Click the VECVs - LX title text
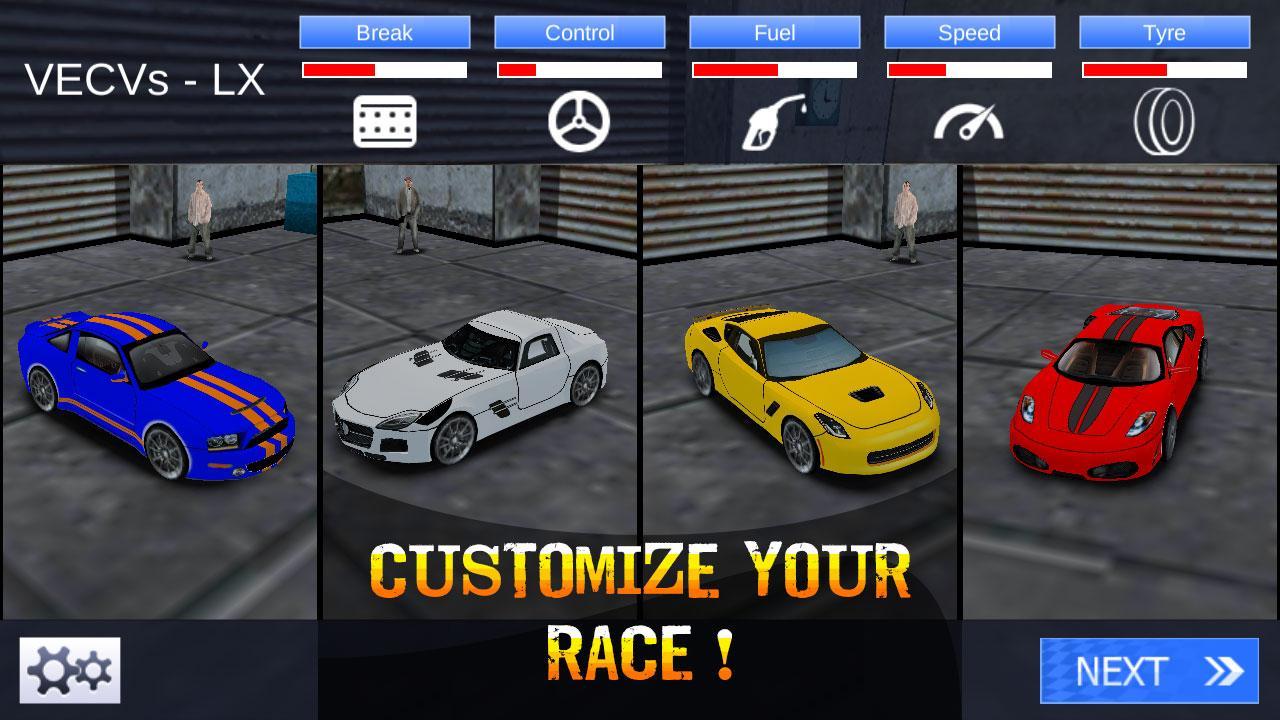Screen dimensions: 1280x720 (145, 80)
